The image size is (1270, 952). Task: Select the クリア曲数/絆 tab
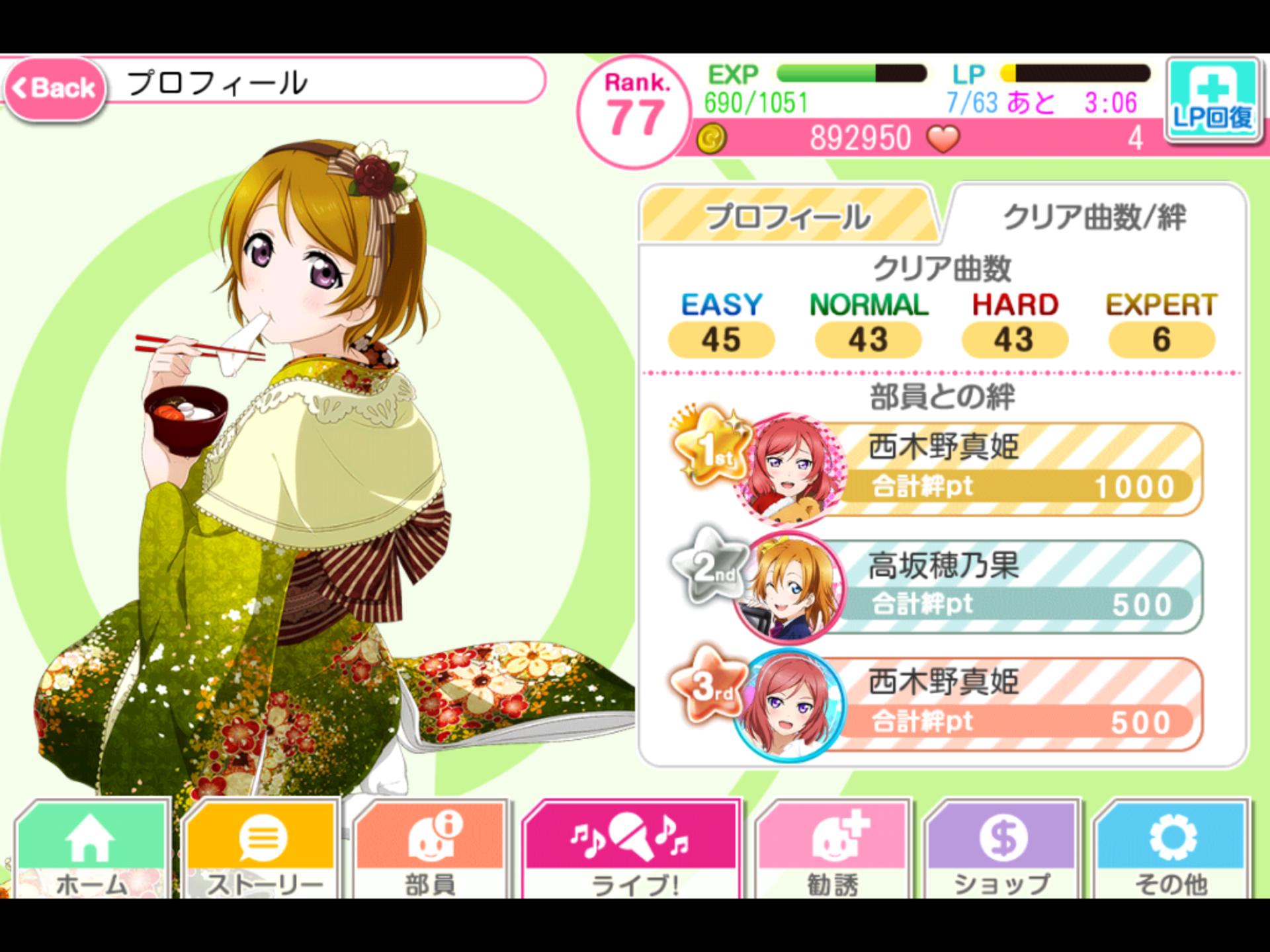[1094, 216]
